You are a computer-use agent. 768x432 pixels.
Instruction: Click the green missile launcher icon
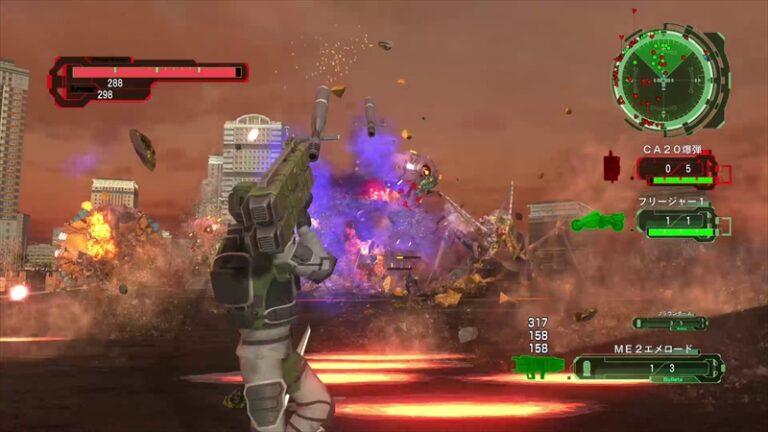point(538,366)
